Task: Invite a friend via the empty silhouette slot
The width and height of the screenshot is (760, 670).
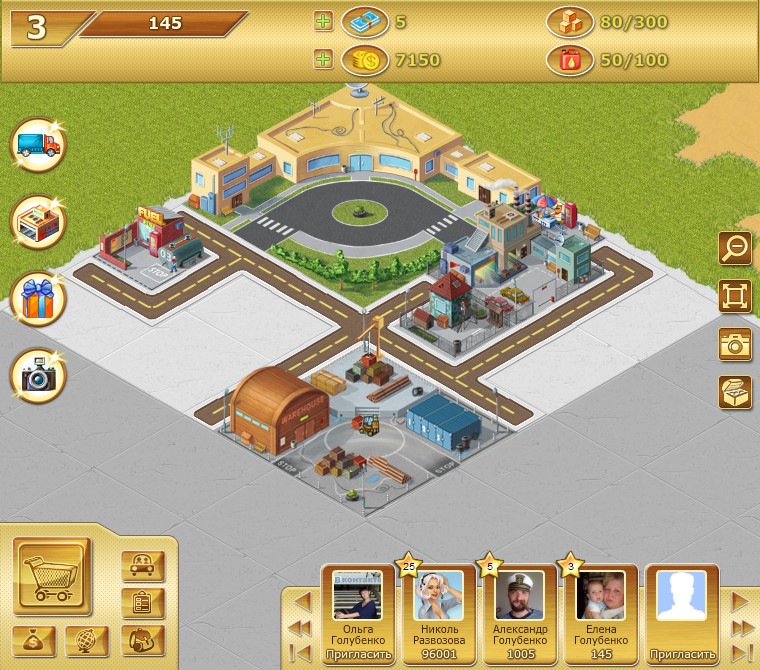Action: click(681, 610)
